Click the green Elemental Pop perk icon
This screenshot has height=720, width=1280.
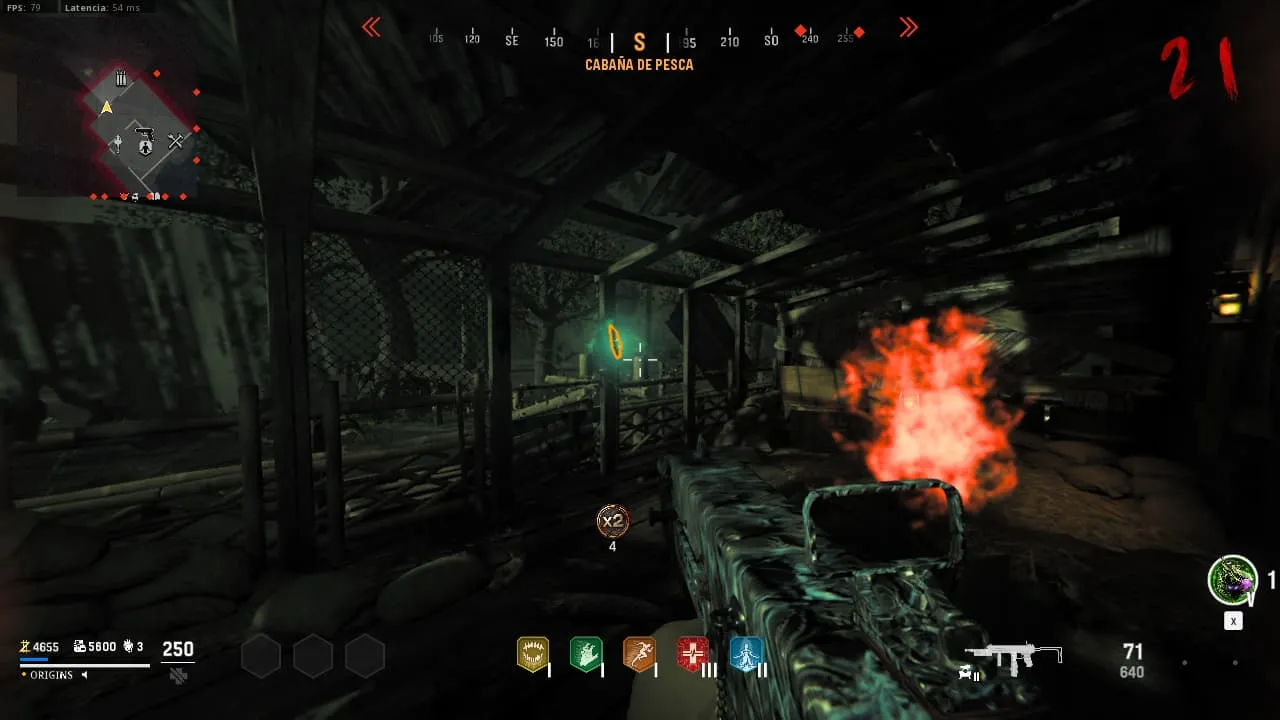pyautogui.click(x=585, y=654)
